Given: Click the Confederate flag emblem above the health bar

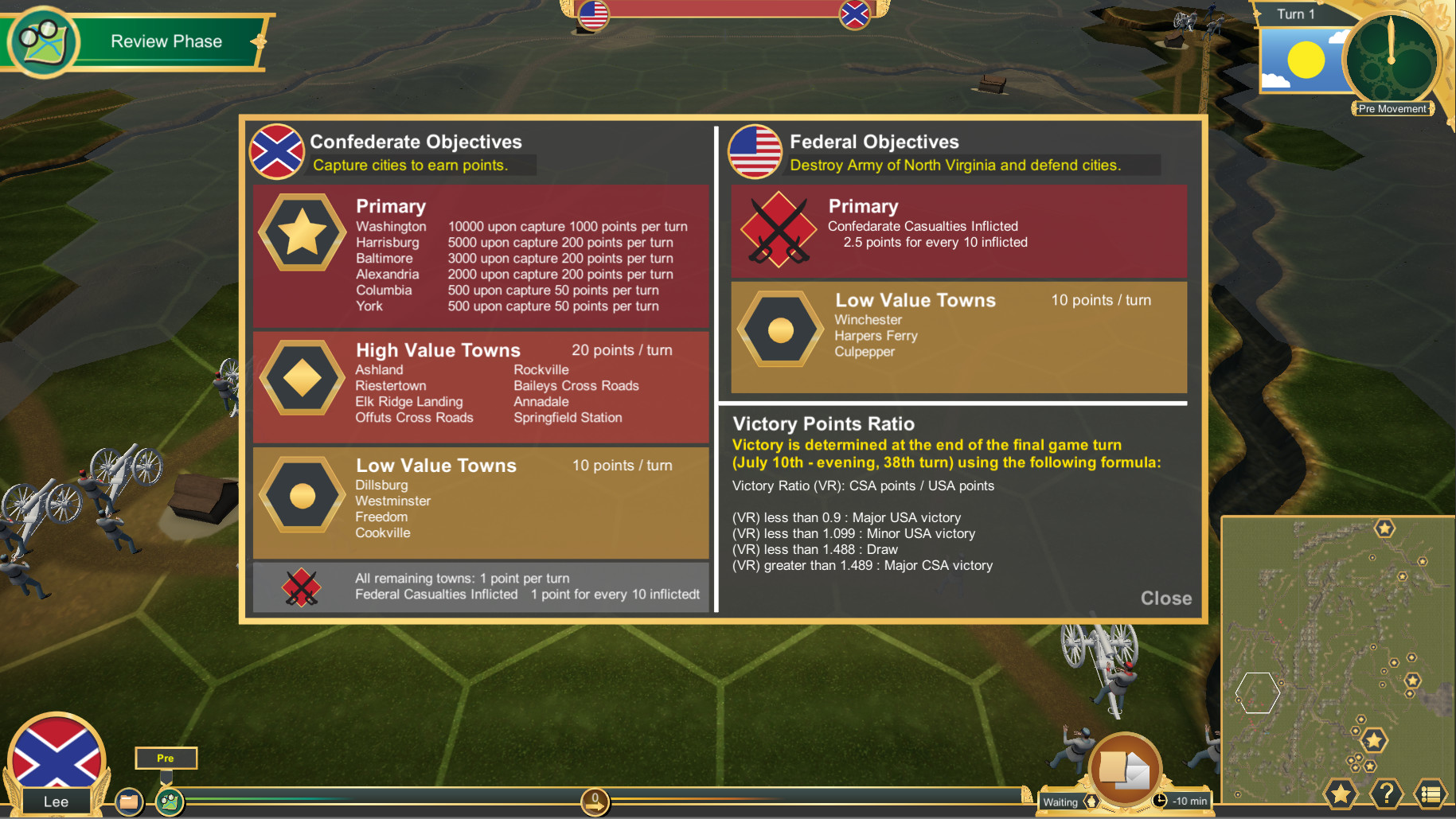Looking at the screenshot, I should (x=854, y=14).
